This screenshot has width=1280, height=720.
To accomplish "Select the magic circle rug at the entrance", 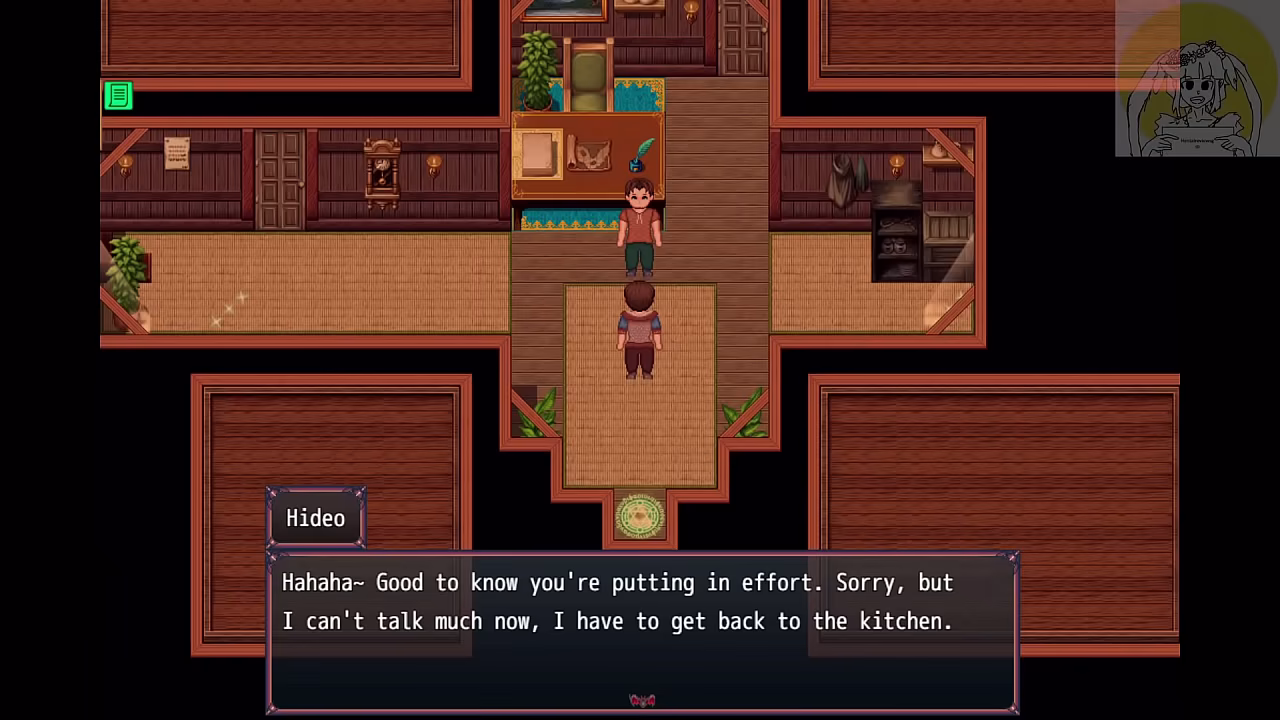I will 640,512.
